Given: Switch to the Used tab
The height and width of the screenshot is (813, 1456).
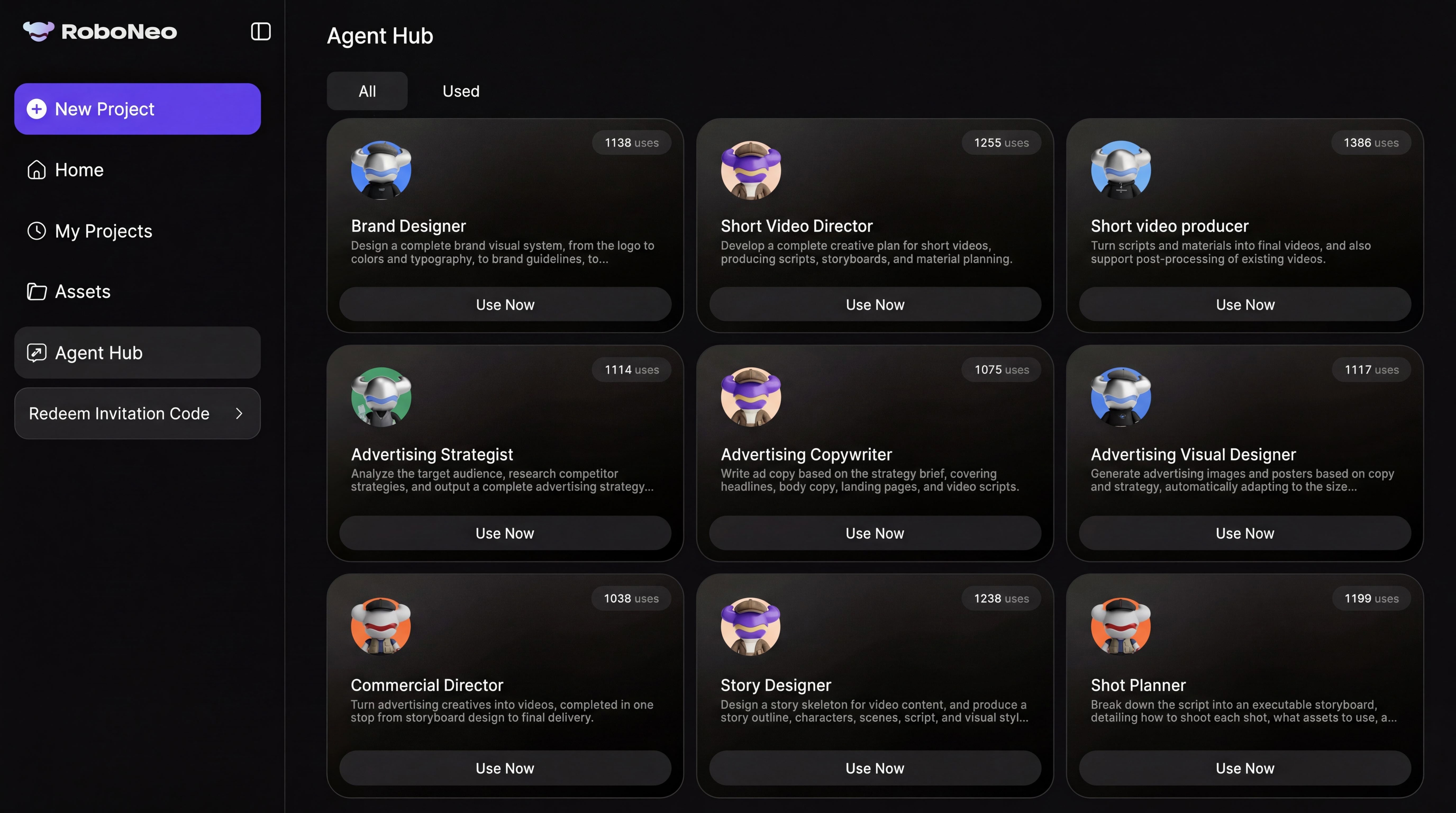Looking at the screenshot, I should coord(460,91).
